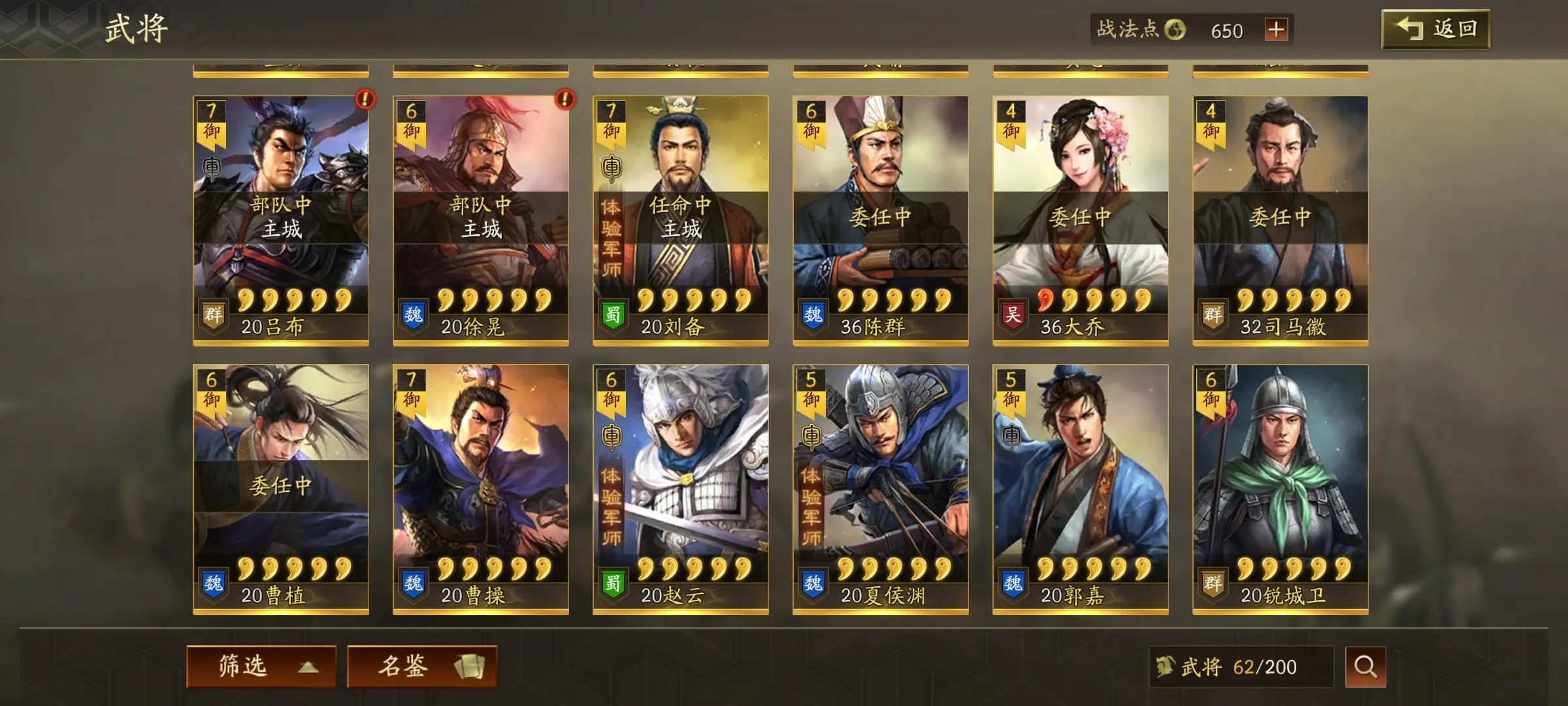Select the 锐城卫 general card
1568x706 pixels.
click(1281, 489)
